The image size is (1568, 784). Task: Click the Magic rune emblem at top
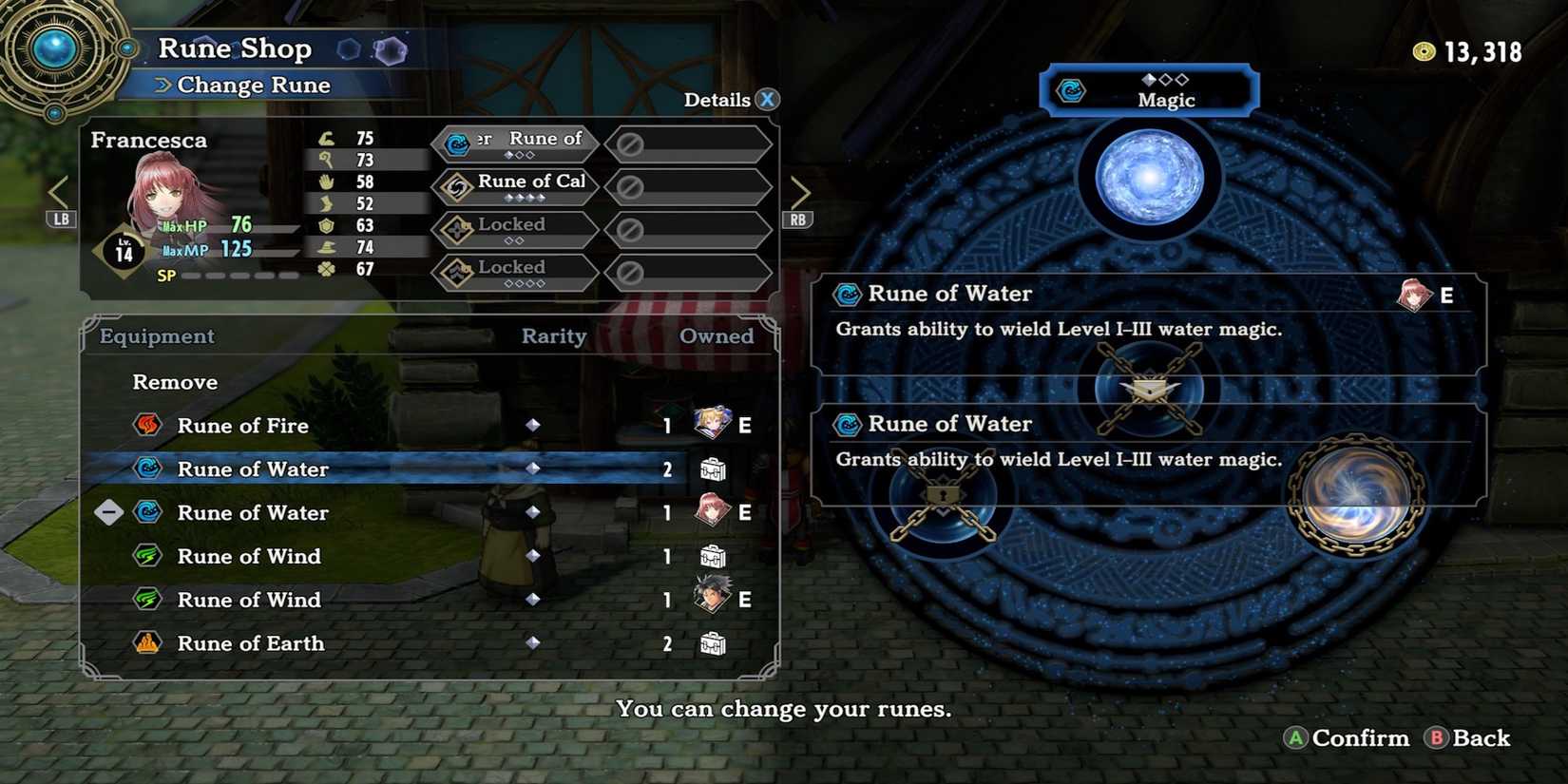coord(1072,90)
